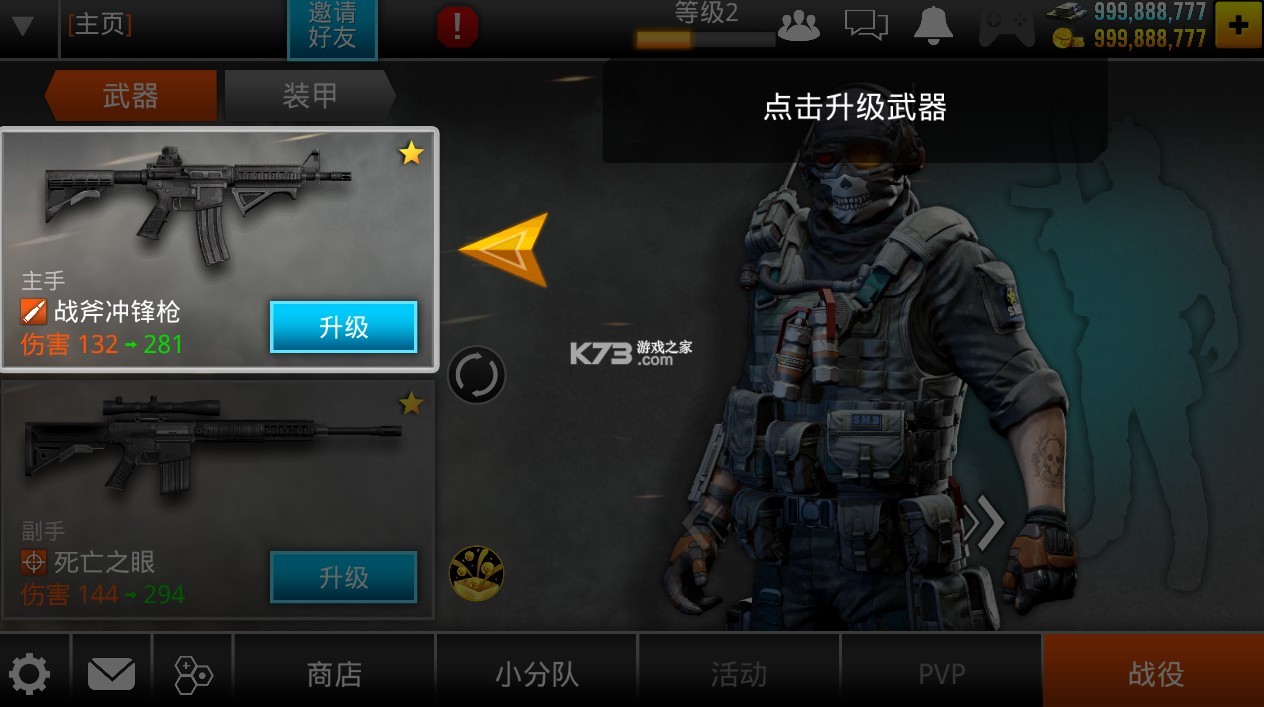Open the 小分队 squad menu
The height and width of the screenshot is (707, 1264).
[x=537, y=674]
